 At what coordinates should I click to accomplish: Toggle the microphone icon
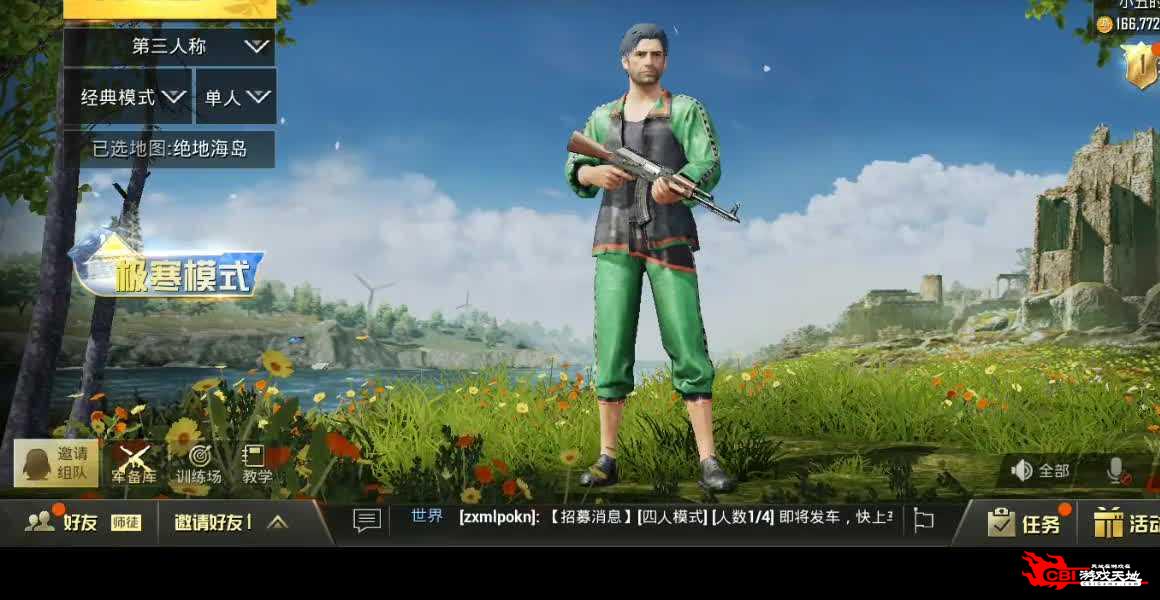tap(1117, 471)
